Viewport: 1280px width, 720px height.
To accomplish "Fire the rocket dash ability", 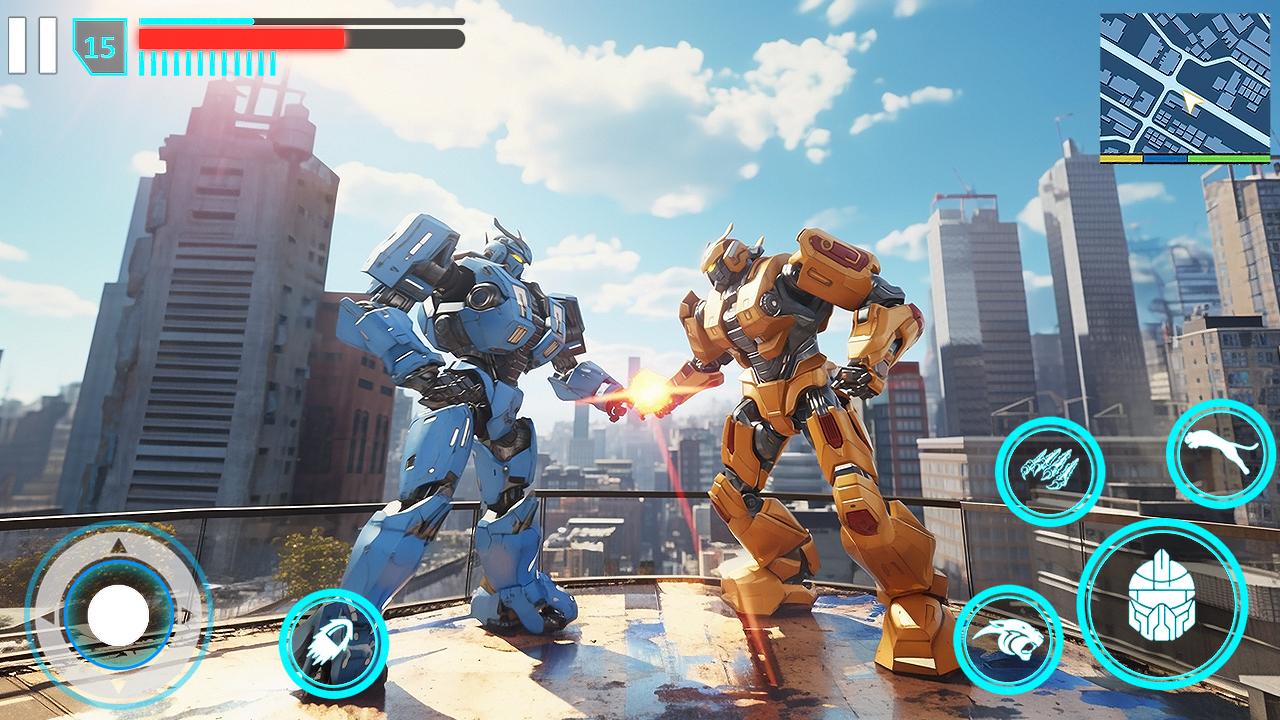I will click(333, 643).
